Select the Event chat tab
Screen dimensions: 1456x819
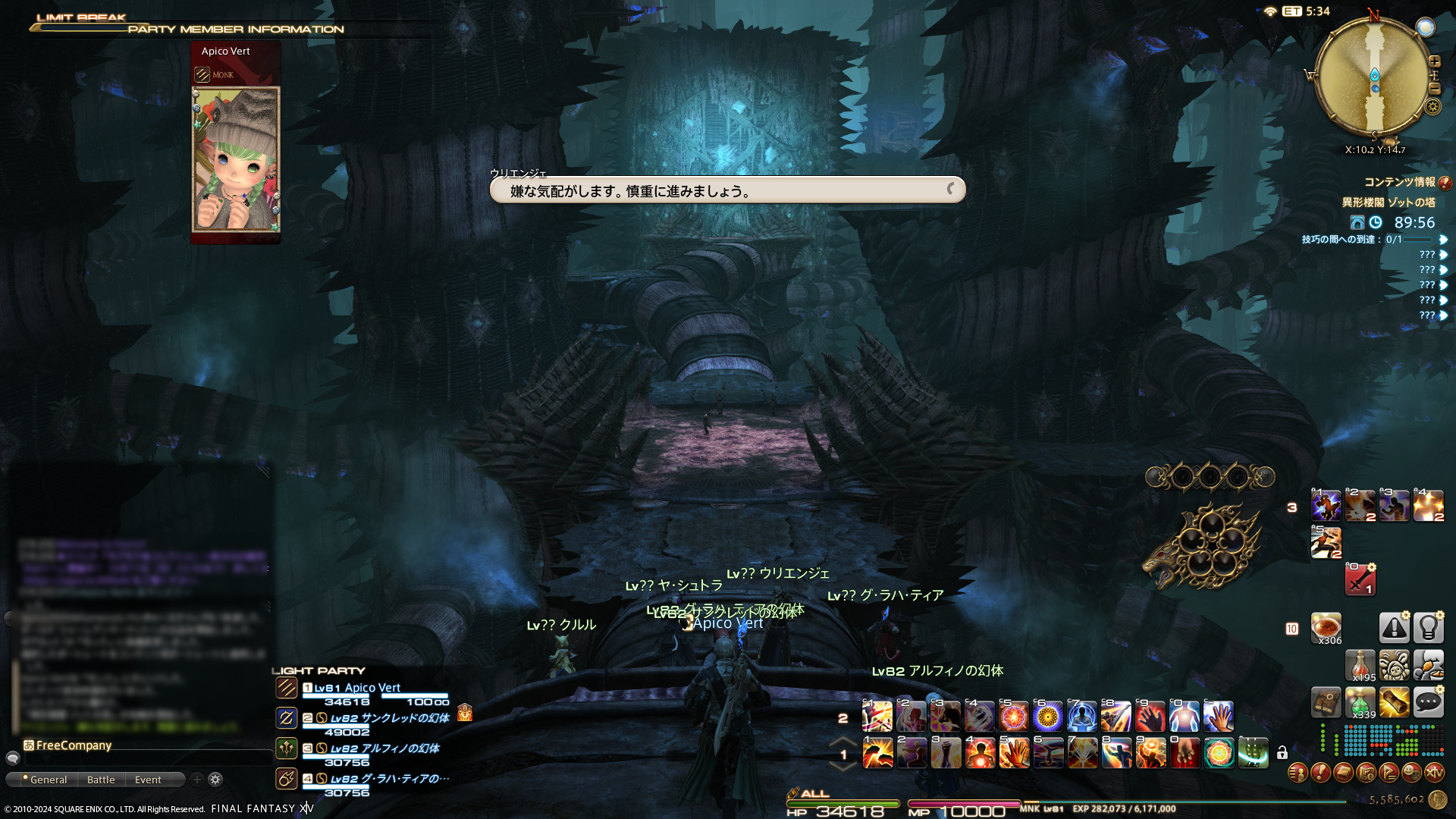click(148, 780)
